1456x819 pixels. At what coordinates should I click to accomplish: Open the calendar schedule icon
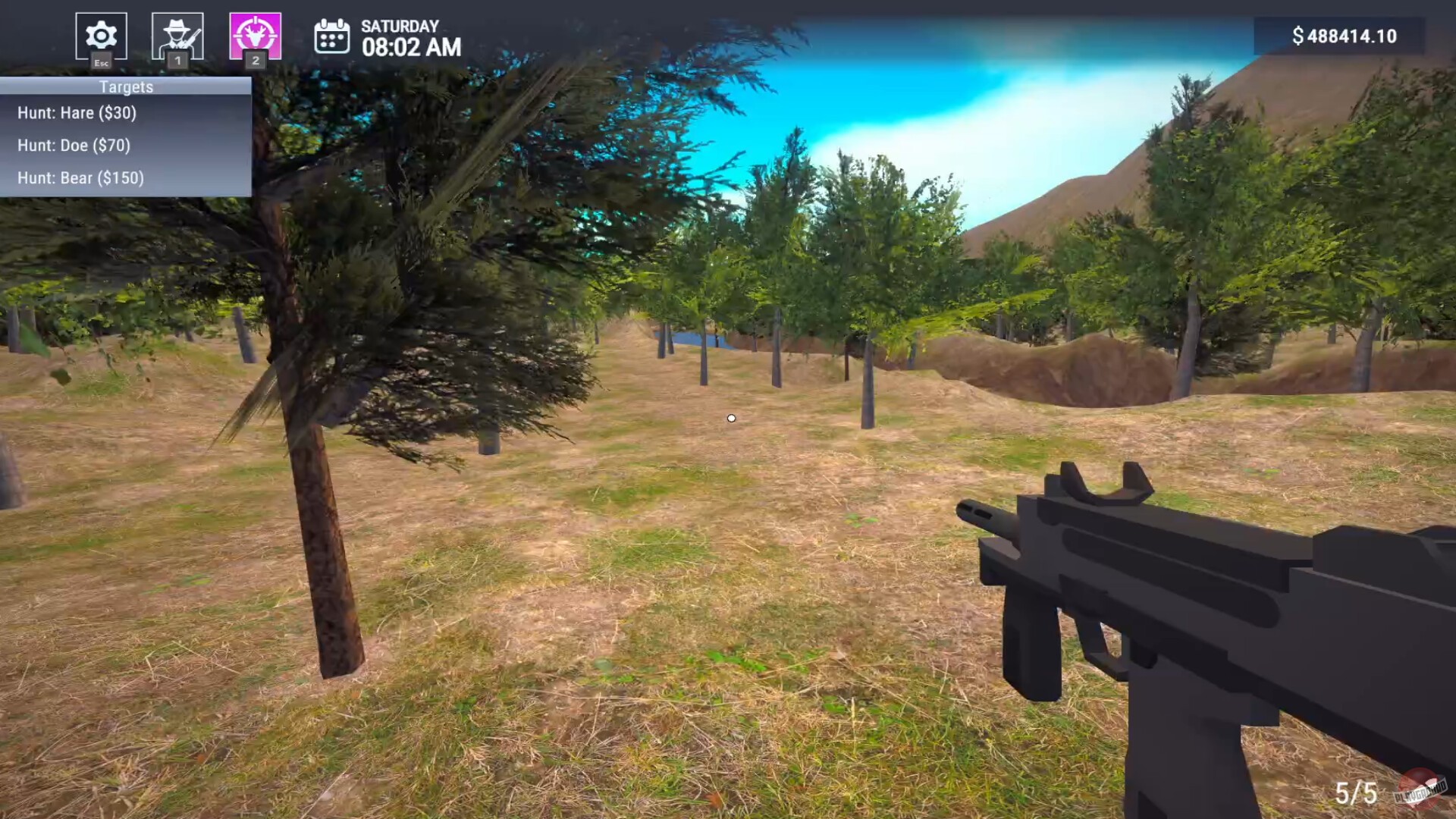coord(332,36)
